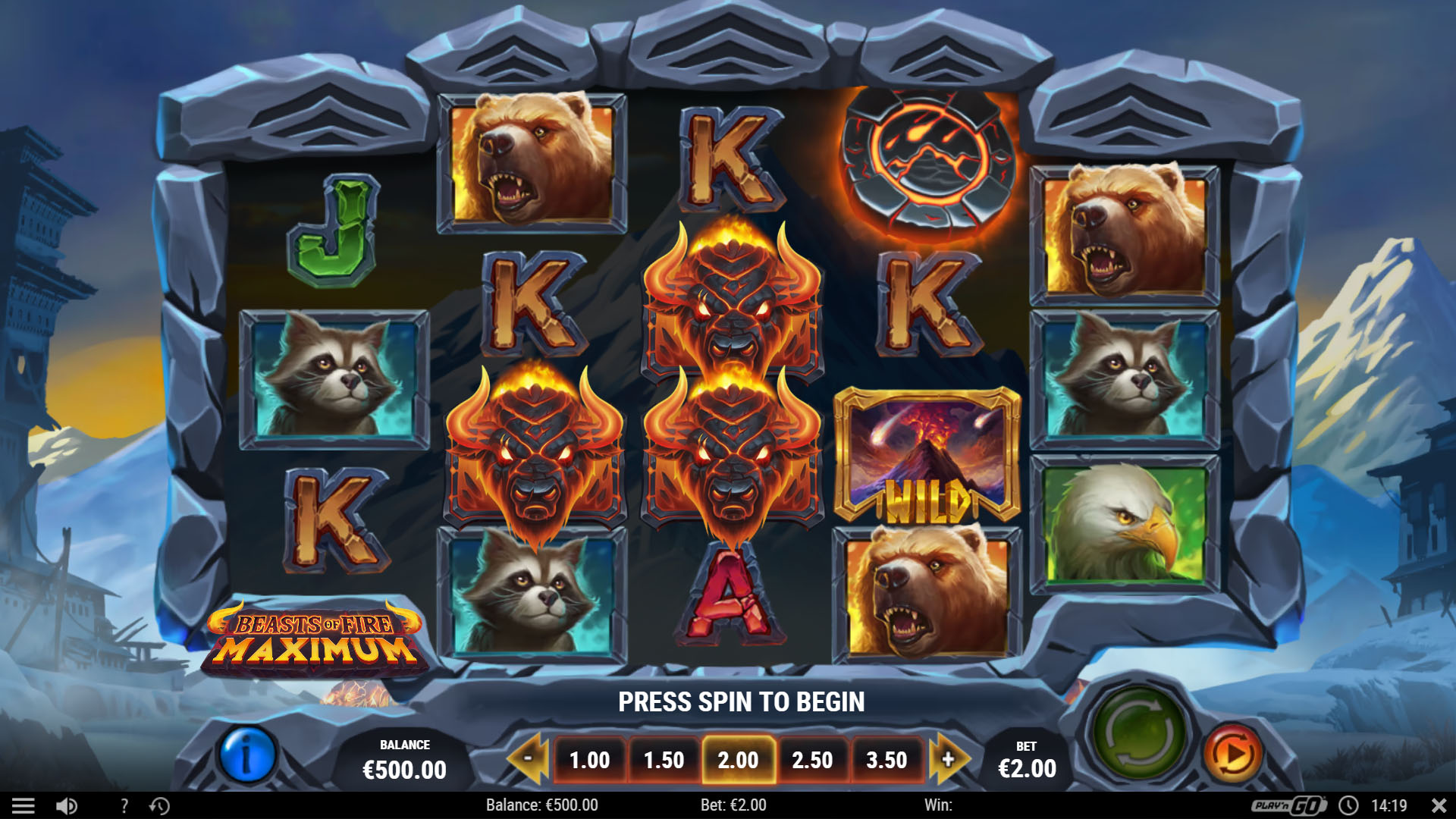The image size is (1456, 819).
Task: Close the game with the X icon
Action: click(1437, 805)
